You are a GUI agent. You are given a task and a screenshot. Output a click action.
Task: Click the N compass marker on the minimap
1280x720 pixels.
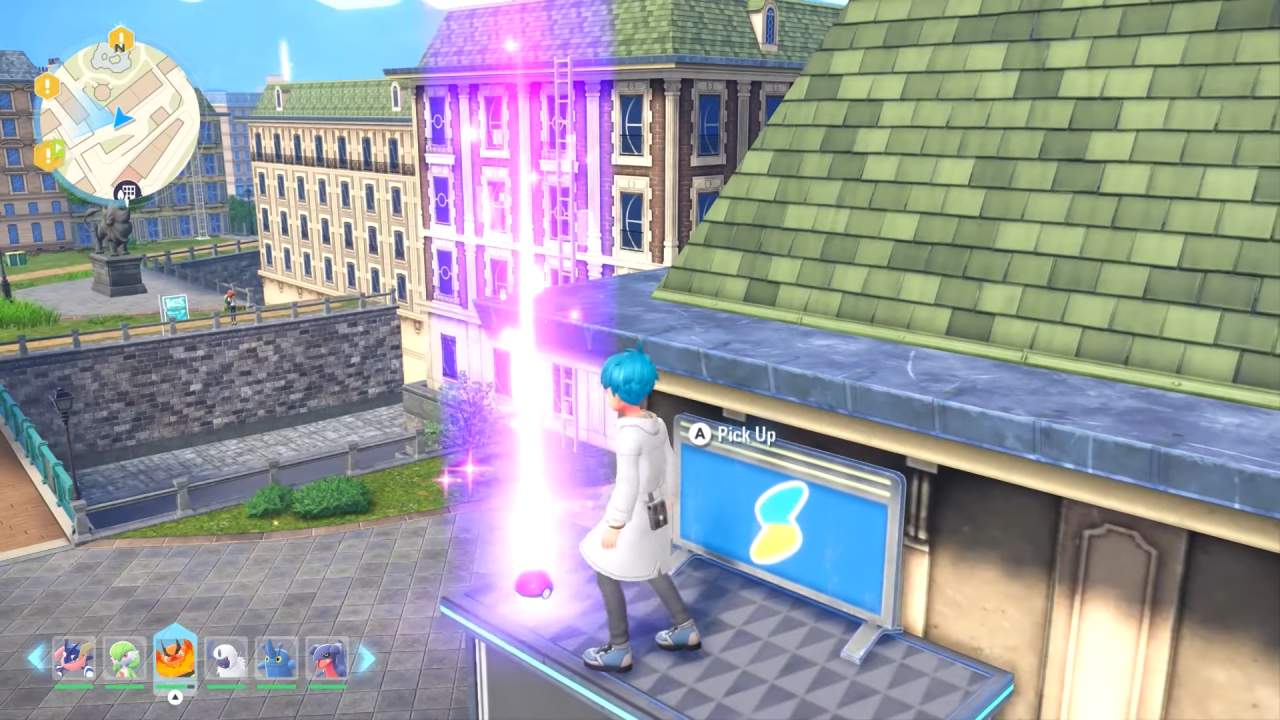(119, 48)
